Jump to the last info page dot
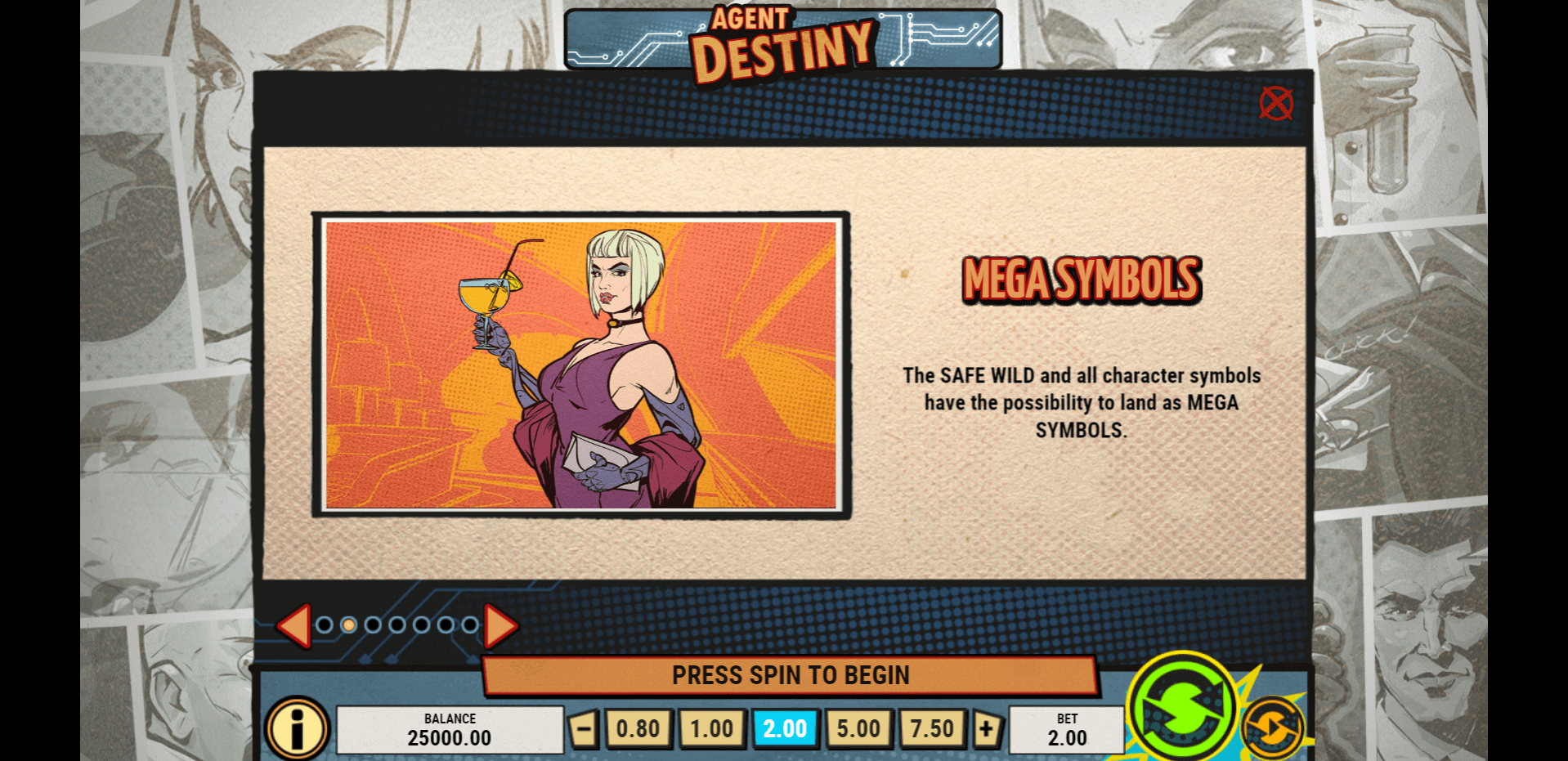 pos(470,625)
